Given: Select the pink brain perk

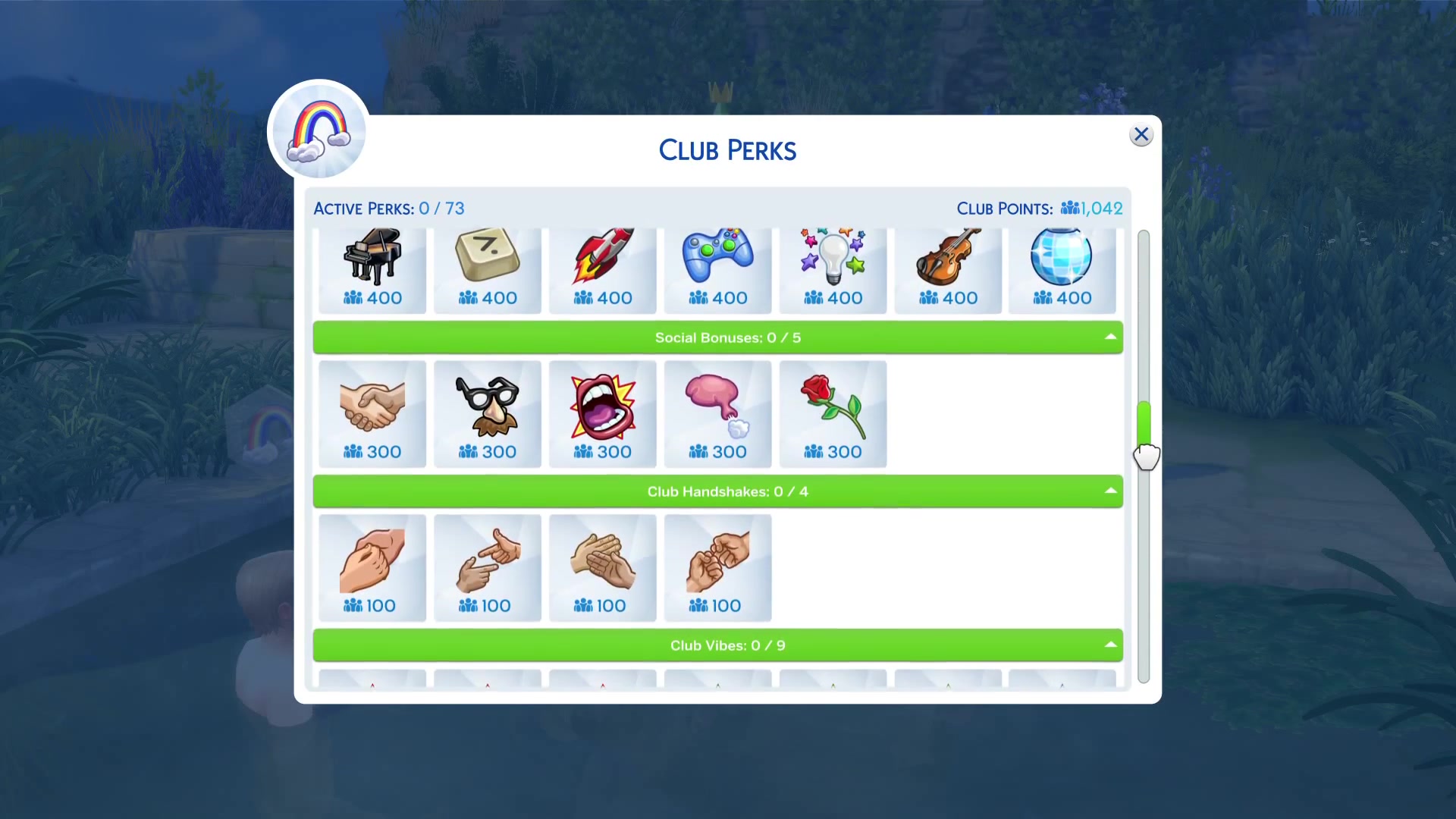Looking at the screenshot, I should tap(718, 414).
